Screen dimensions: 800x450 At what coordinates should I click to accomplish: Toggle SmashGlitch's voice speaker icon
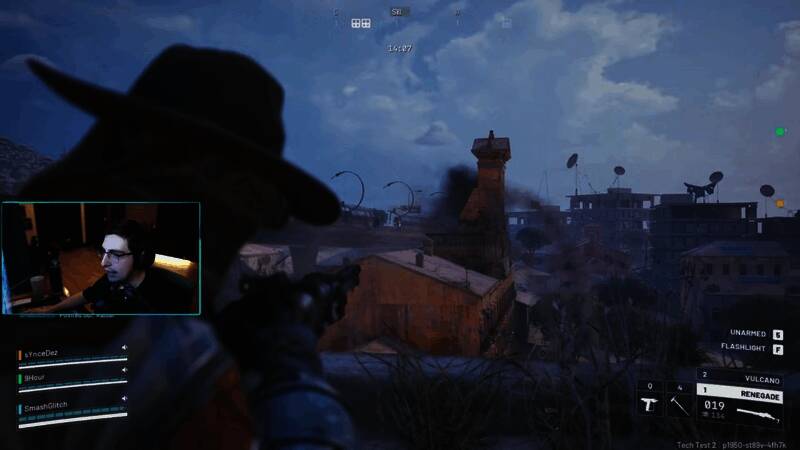[x=124, y=399]
